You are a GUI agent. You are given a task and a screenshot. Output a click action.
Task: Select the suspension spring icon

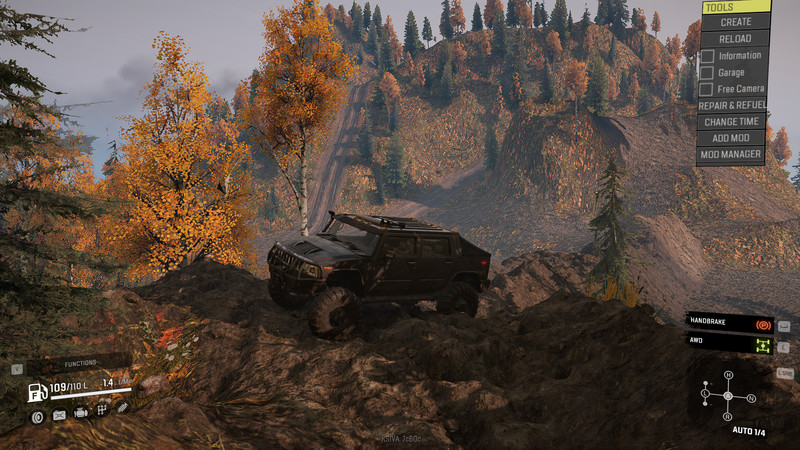pos(122,408)
